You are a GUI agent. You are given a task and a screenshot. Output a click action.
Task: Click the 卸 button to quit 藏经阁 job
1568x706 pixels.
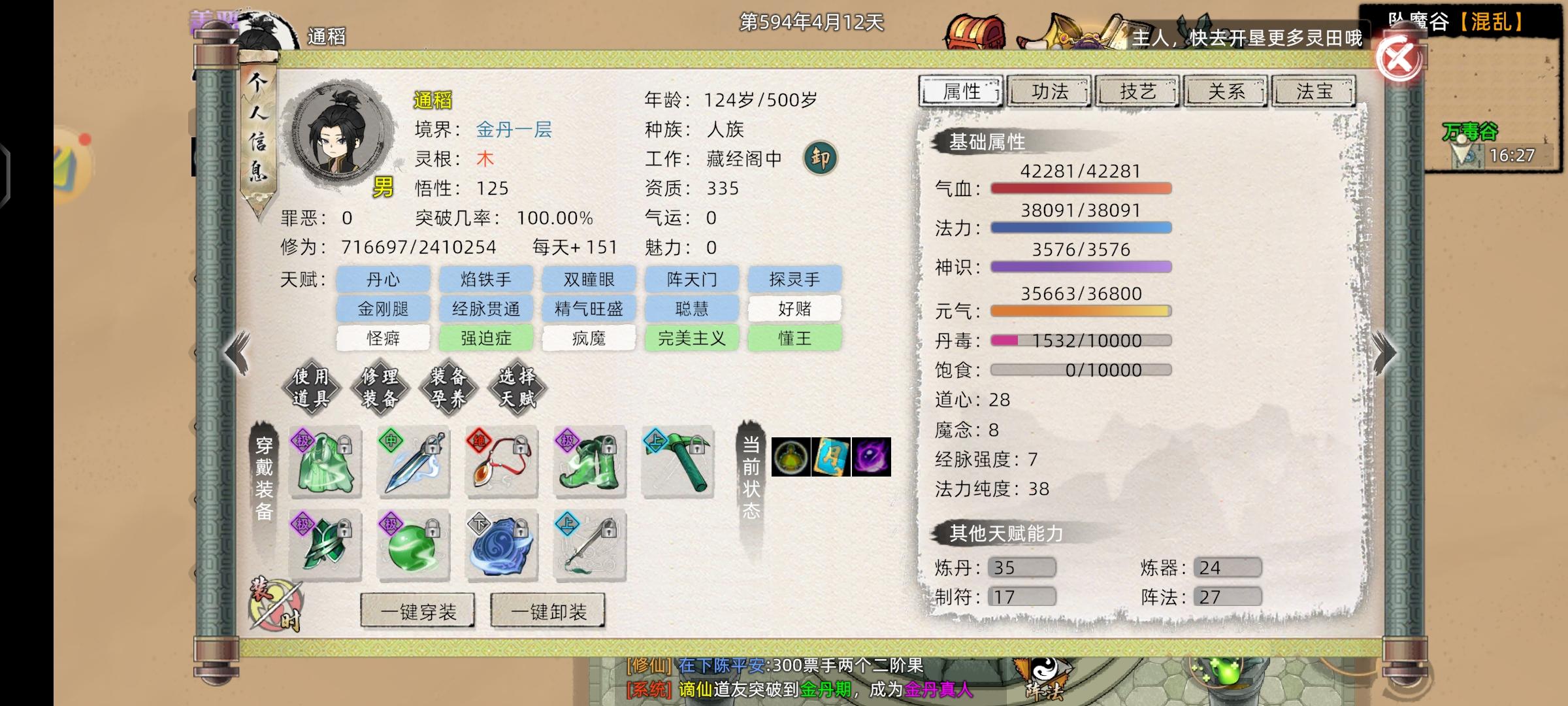(822, 158)
